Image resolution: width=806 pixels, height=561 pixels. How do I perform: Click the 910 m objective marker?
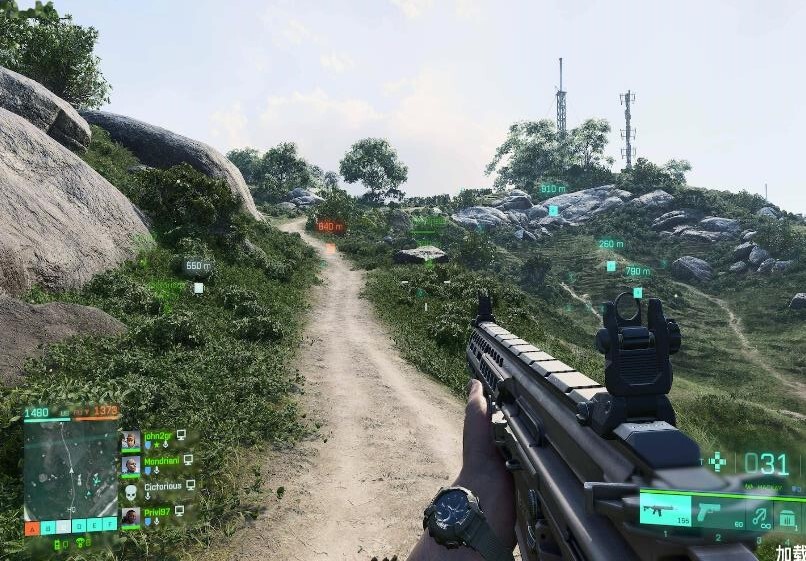553,189
